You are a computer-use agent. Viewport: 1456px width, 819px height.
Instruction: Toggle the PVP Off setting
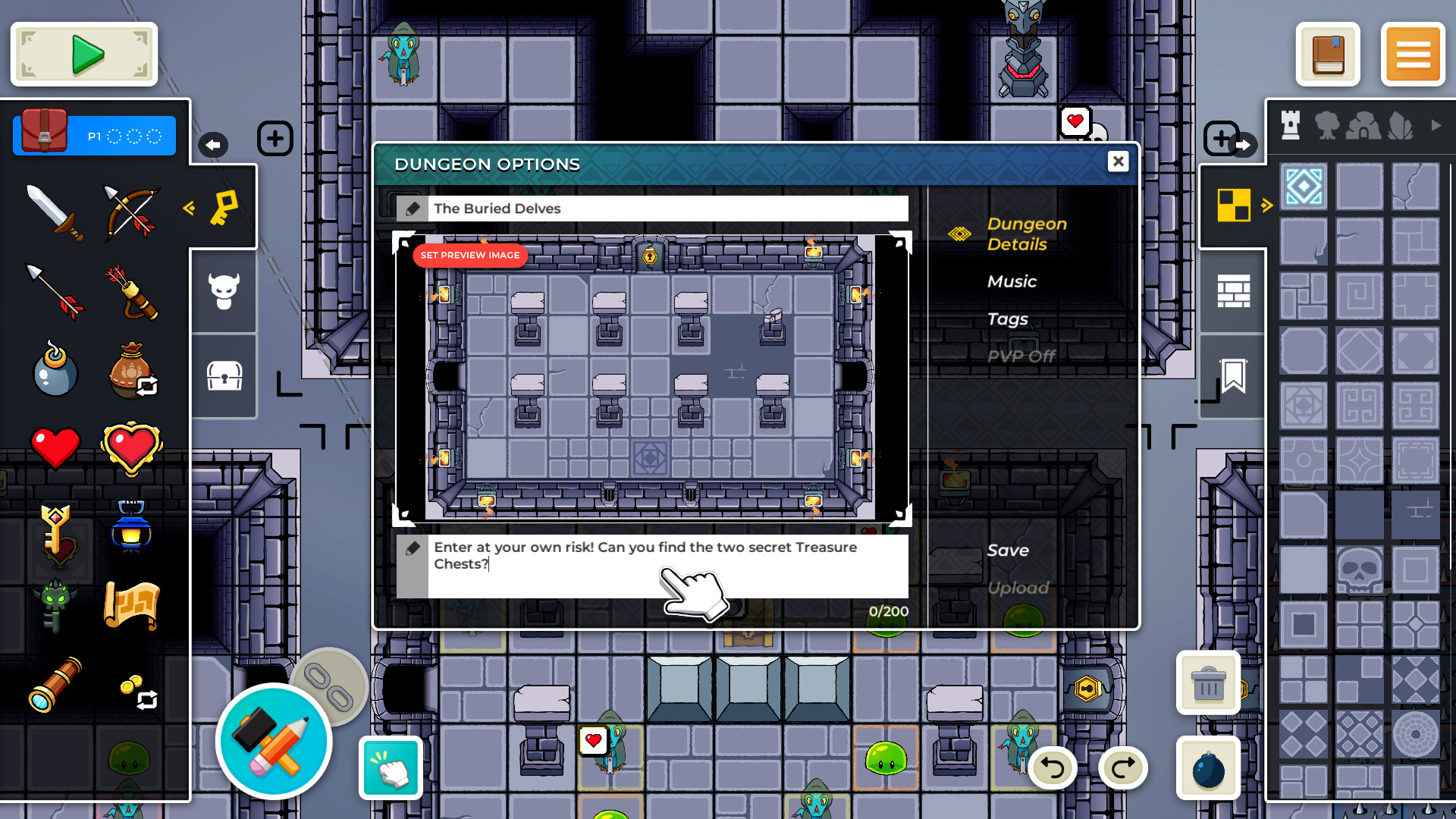click(x=1021, y=356)
